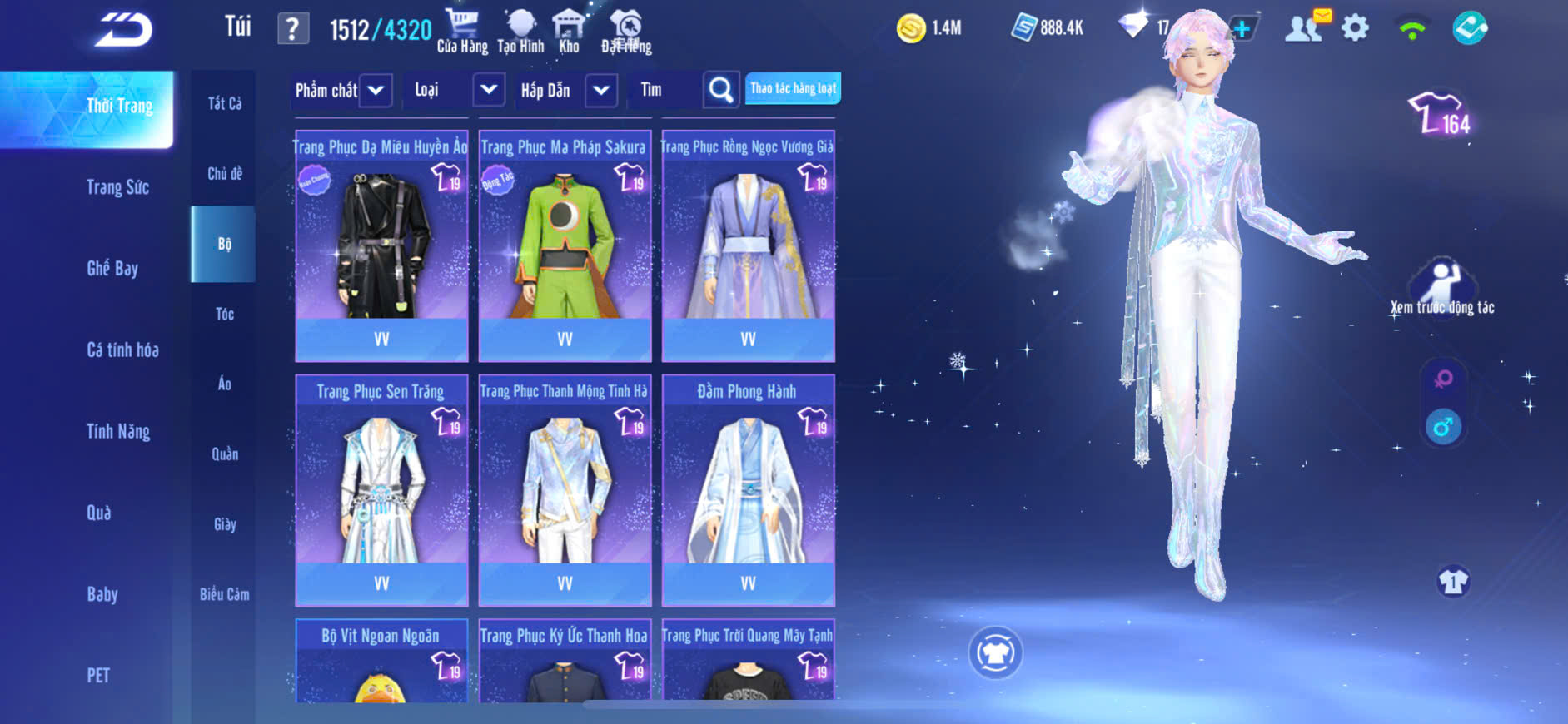The width and height of the screenshot is (1568, 724).
Task: Expand the Hấp Dẫn dropdown
Action: click(x=601, y=90)
